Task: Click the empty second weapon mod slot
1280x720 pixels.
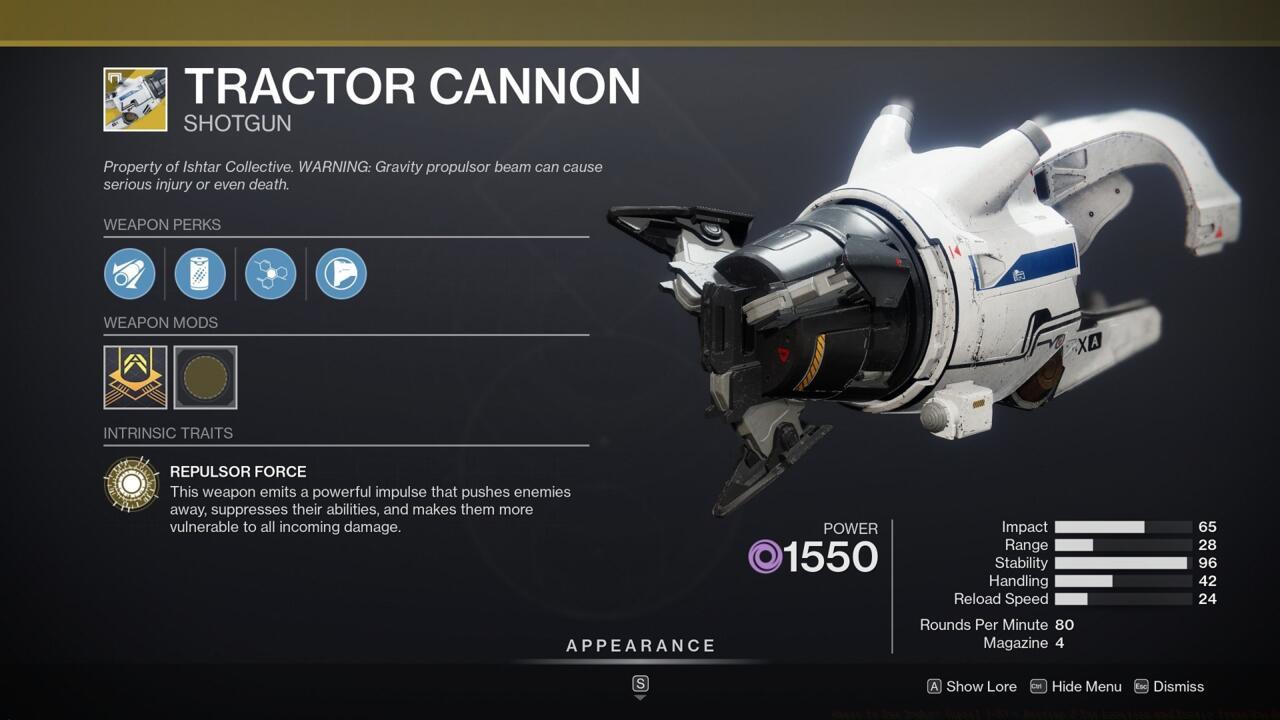Action: pos(205,377)
